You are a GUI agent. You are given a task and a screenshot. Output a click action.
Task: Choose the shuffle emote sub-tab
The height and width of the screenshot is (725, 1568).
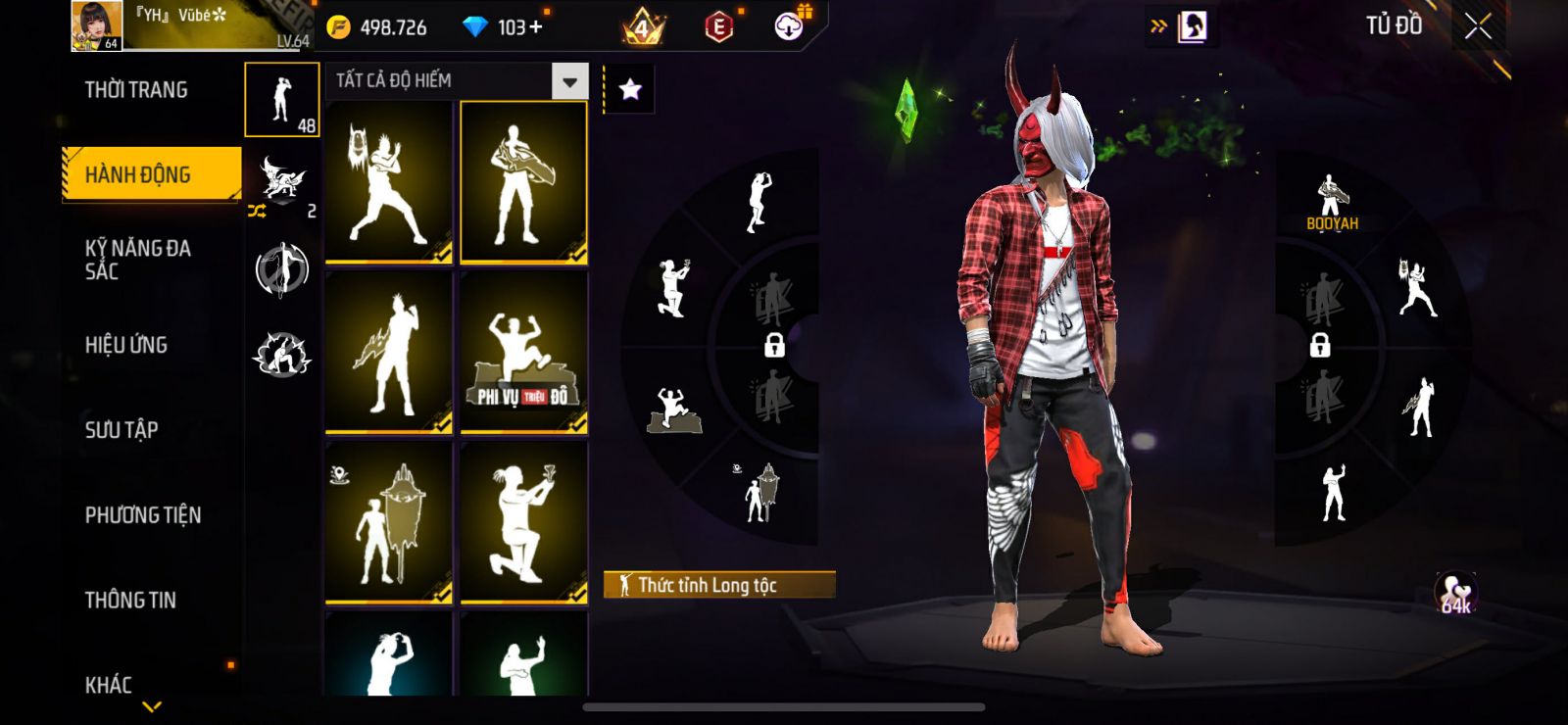282,186
